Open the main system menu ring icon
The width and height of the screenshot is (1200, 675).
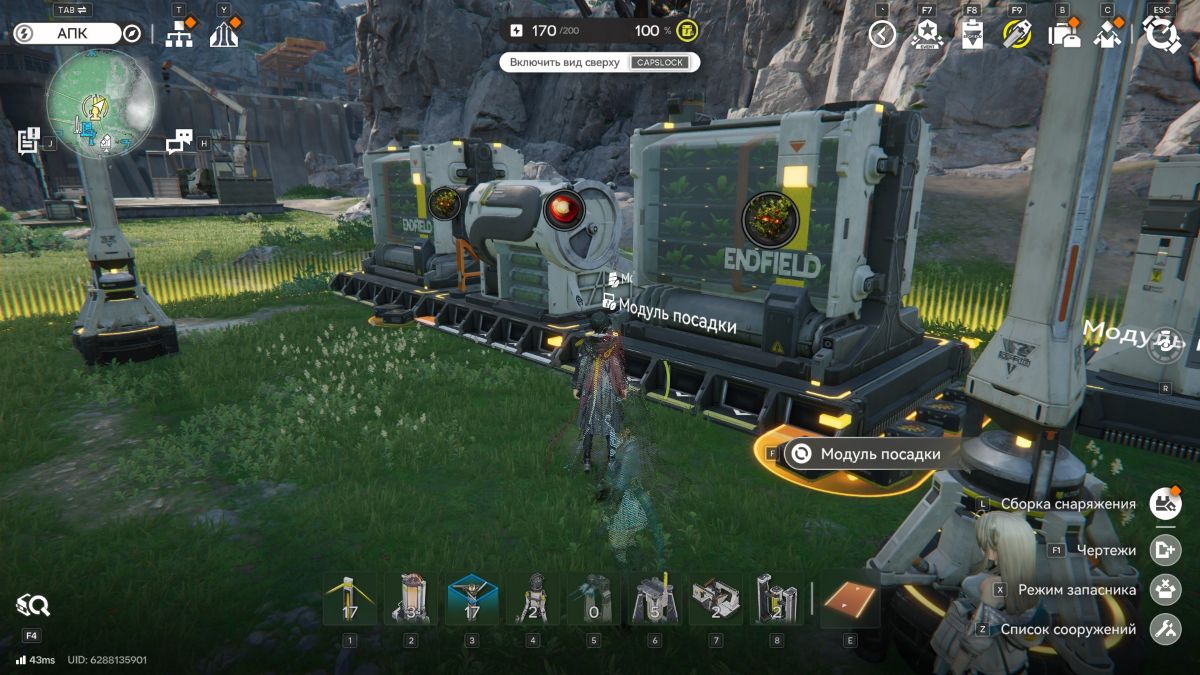click(1161, 35)
